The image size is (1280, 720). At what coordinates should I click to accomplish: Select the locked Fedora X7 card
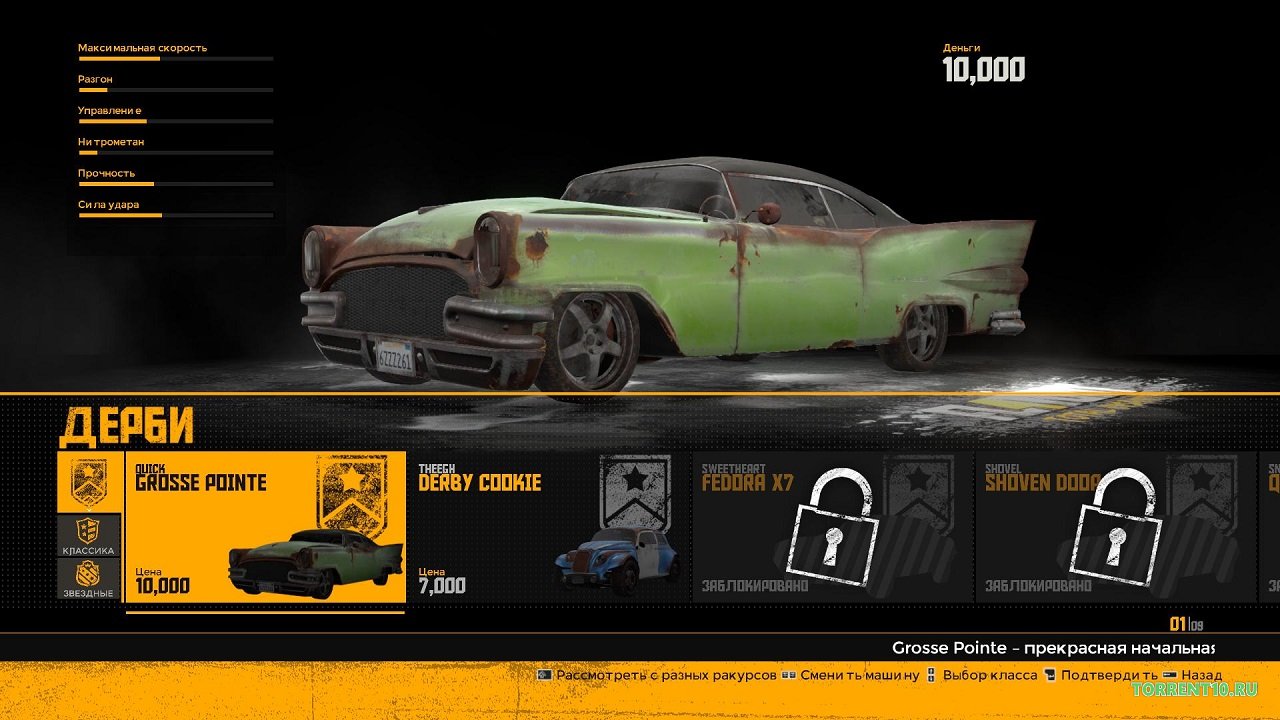832,527
